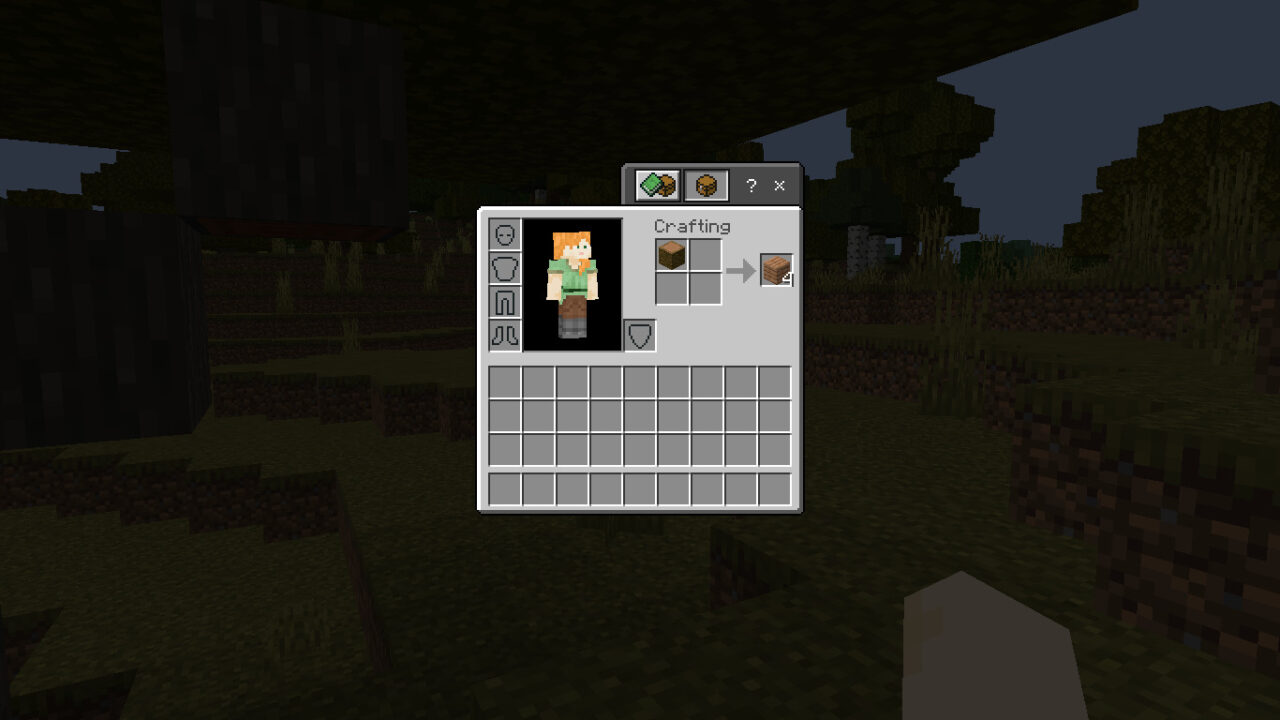Click the chestplate armor slot

(x=505, y=267)
